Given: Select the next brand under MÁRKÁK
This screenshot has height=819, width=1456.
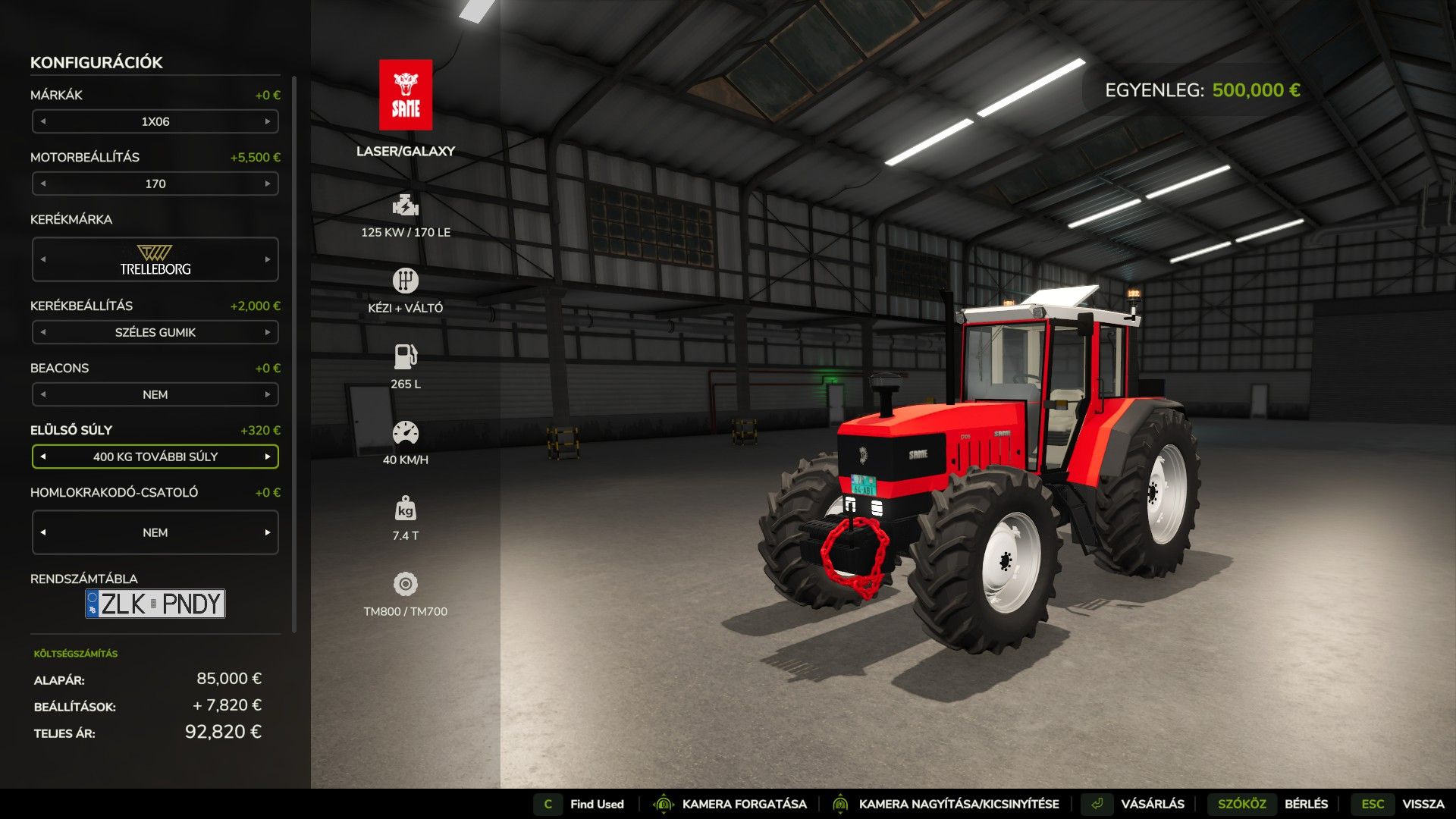Looking at the screenshot, I should (x=268, y=121).
